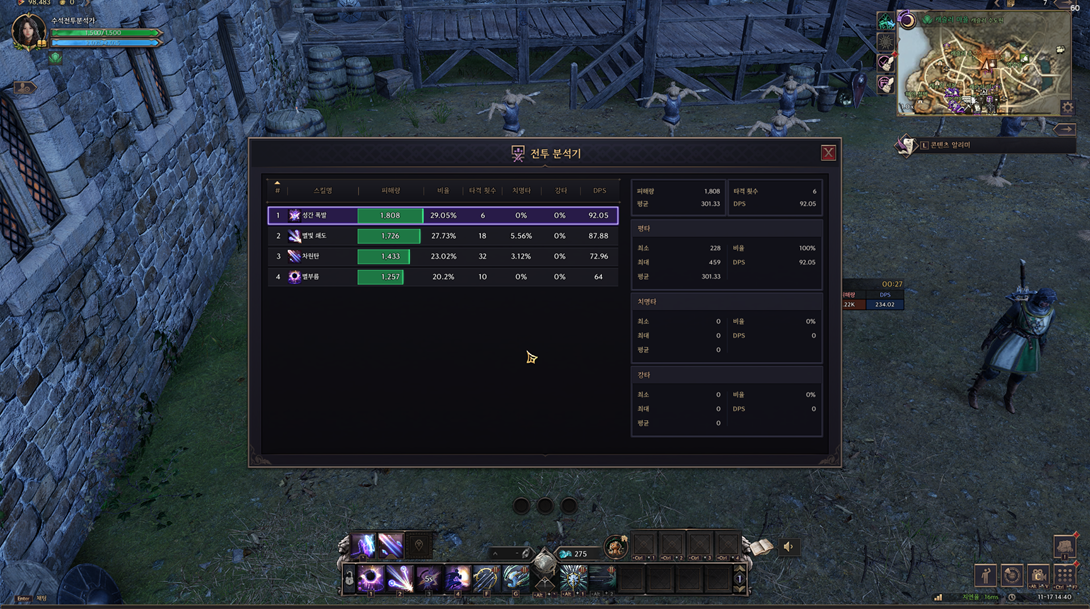
Task: Activate the trident skill icon
Action: (x=487, y=578)
